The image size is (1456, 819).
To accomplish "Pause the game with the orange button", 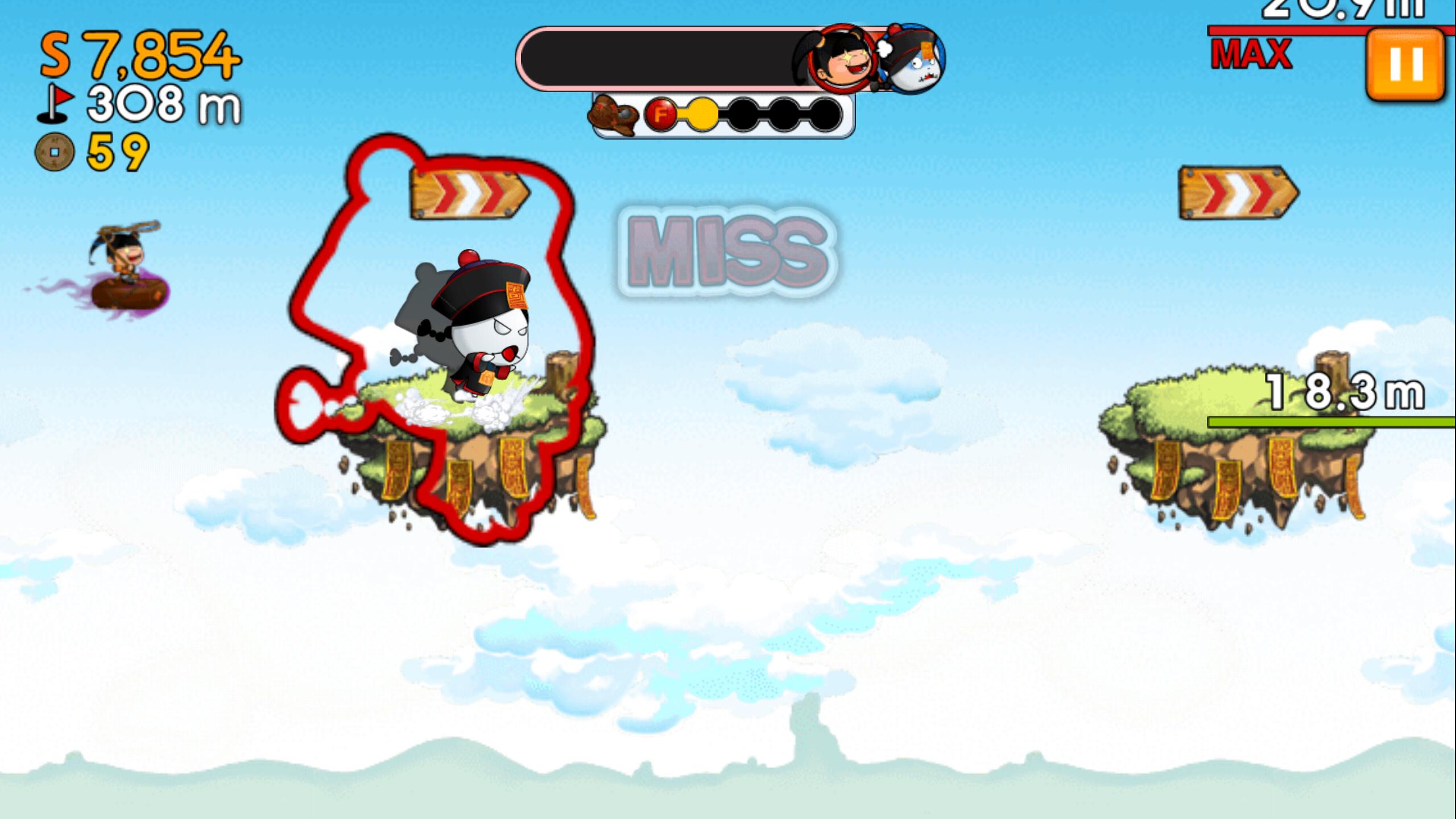I will [1405, 64].
